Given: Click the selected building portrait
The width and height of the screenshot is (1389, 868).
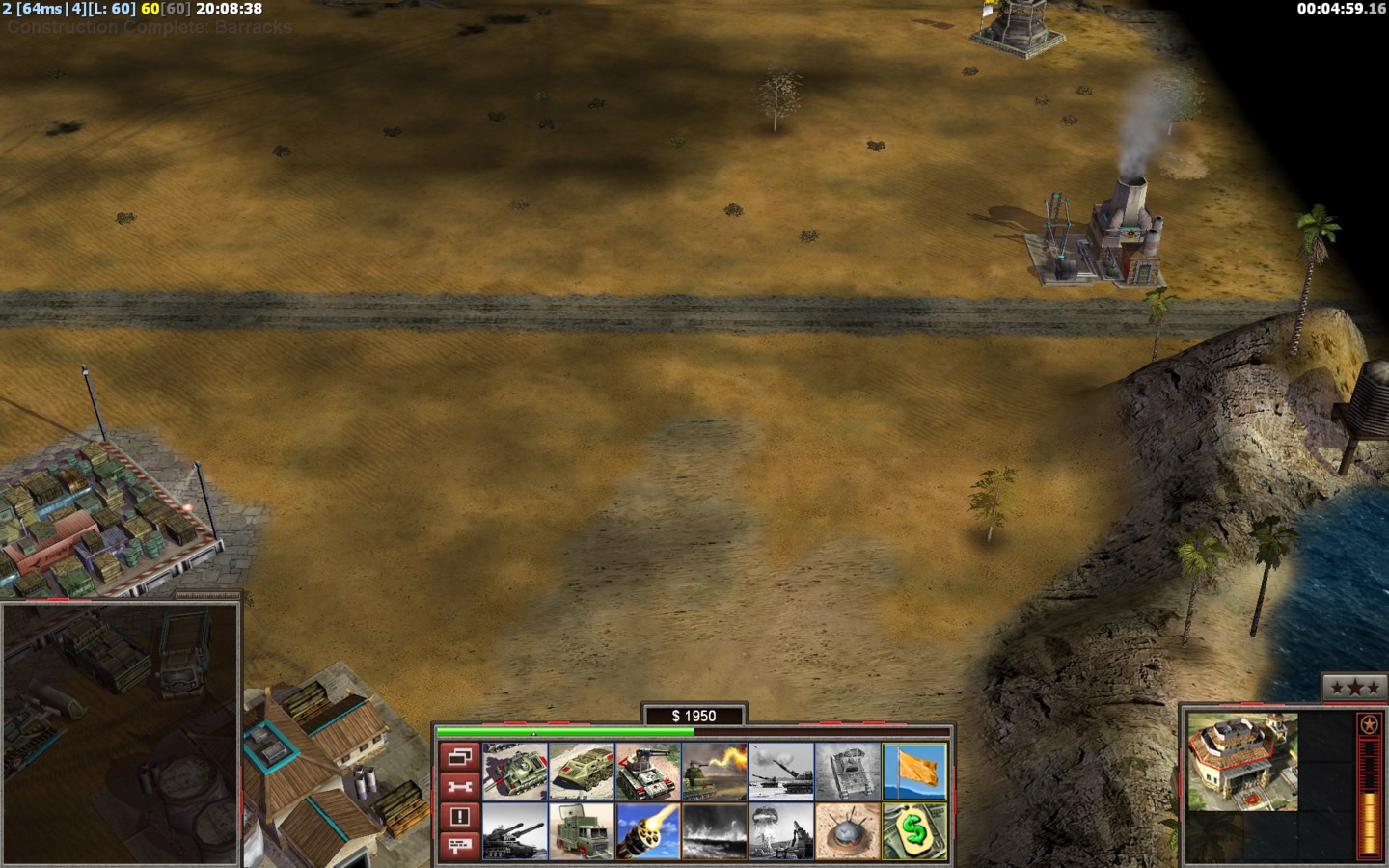Looking at the screenshot, I should tap(1241, 762).
